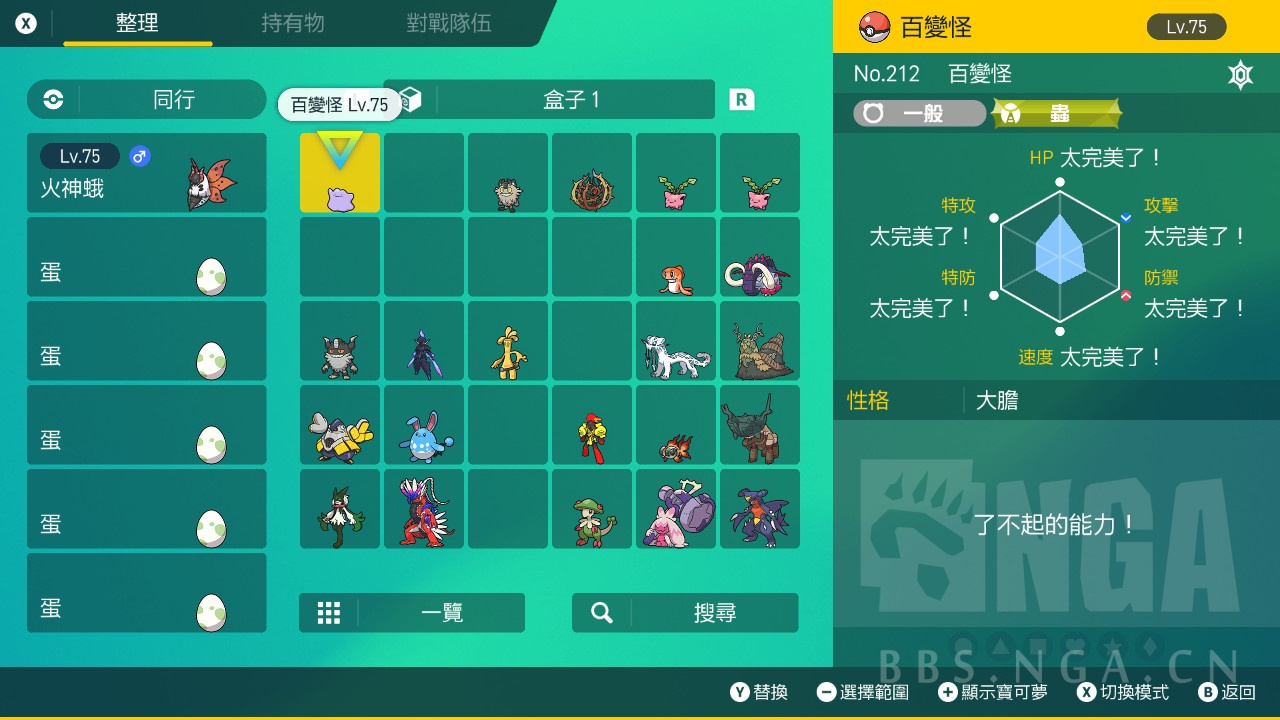Click the party cycle icon beside 同行

(x=51, y=99)
